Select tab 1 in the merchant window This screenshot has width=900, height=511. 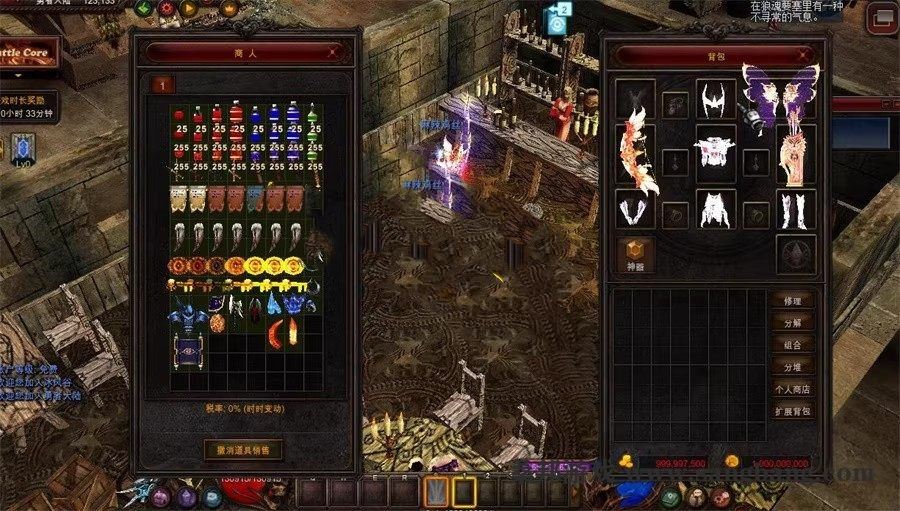click(x=162, y=86)
